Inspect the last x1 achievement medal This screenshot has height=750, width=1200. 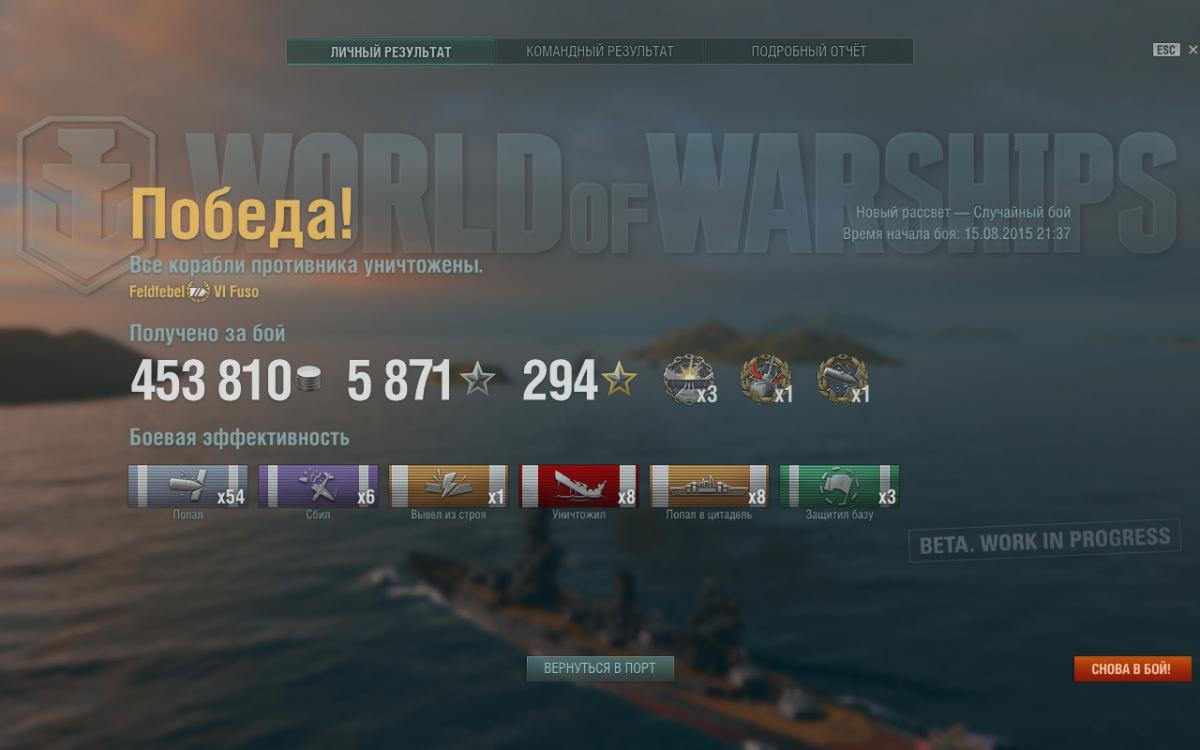tap(842, 381)
